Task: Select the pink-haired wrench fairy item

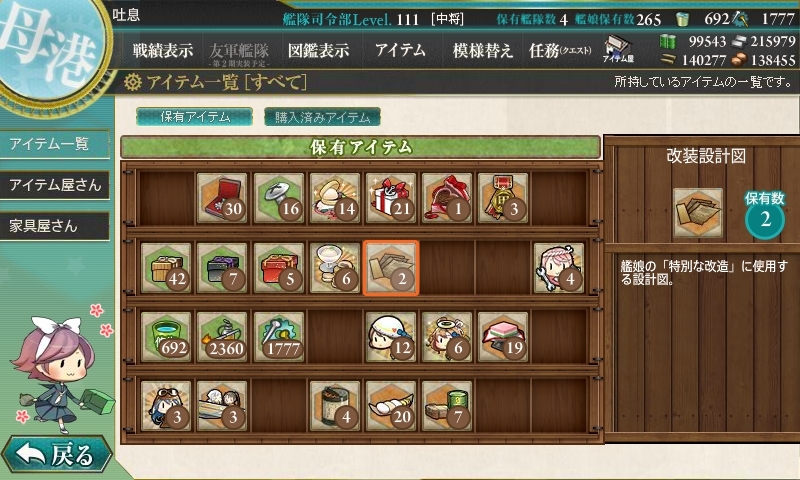Action: (x=558, y=267)
